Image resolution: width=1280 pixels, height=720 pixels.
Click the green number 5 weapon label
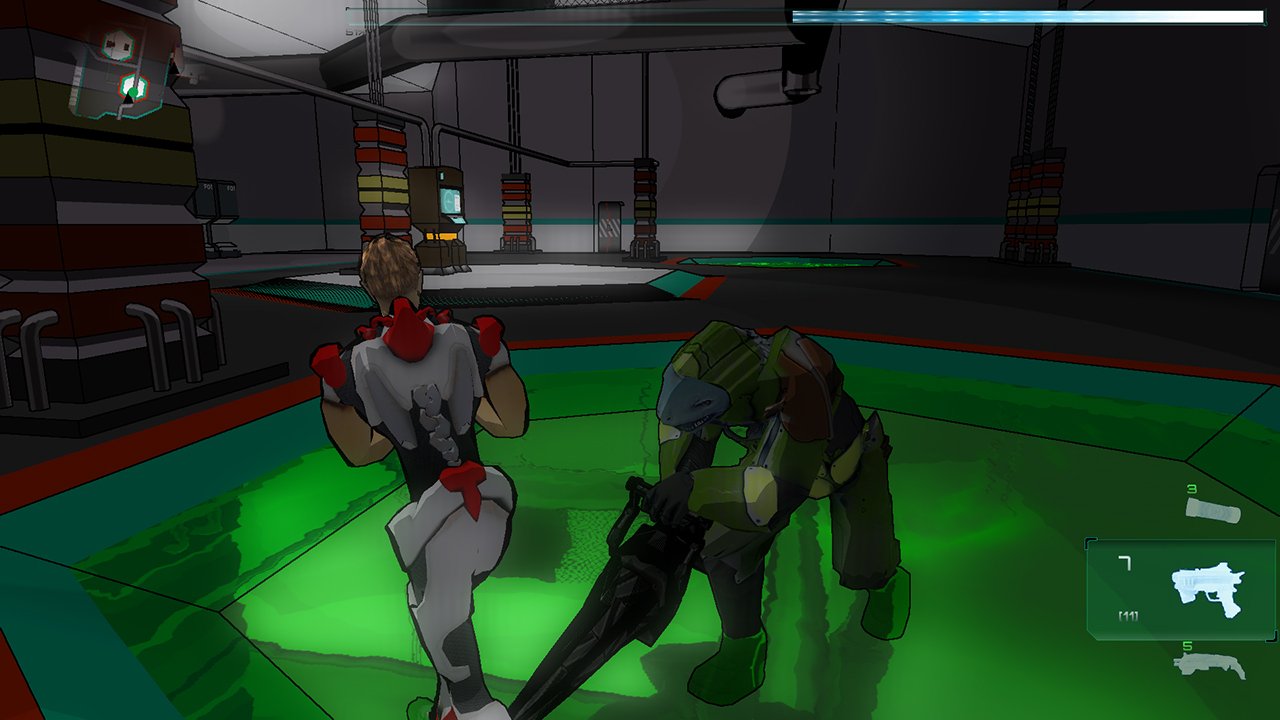[1188, 645]
